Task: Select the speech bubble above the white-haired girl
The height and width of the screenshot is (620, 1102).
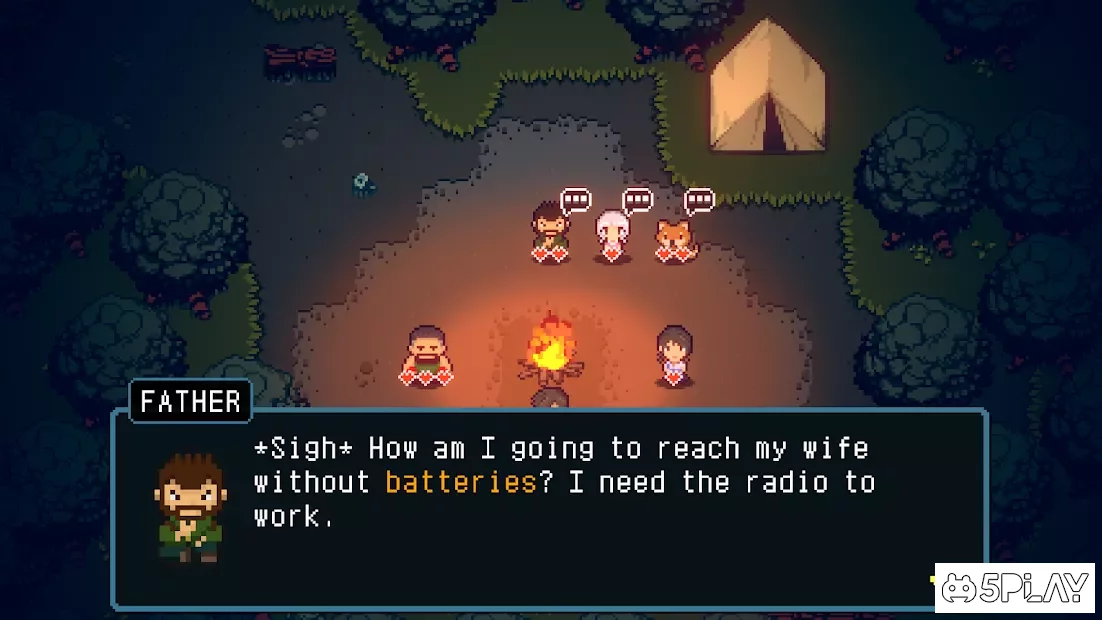Action: (x=637, y=202)
